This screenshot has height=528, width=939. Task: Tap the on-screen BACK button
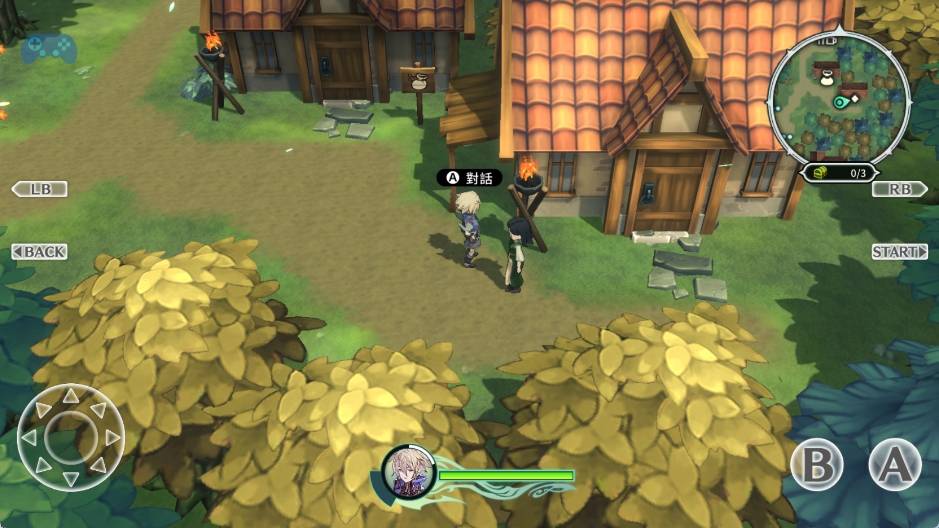(39, 252)
